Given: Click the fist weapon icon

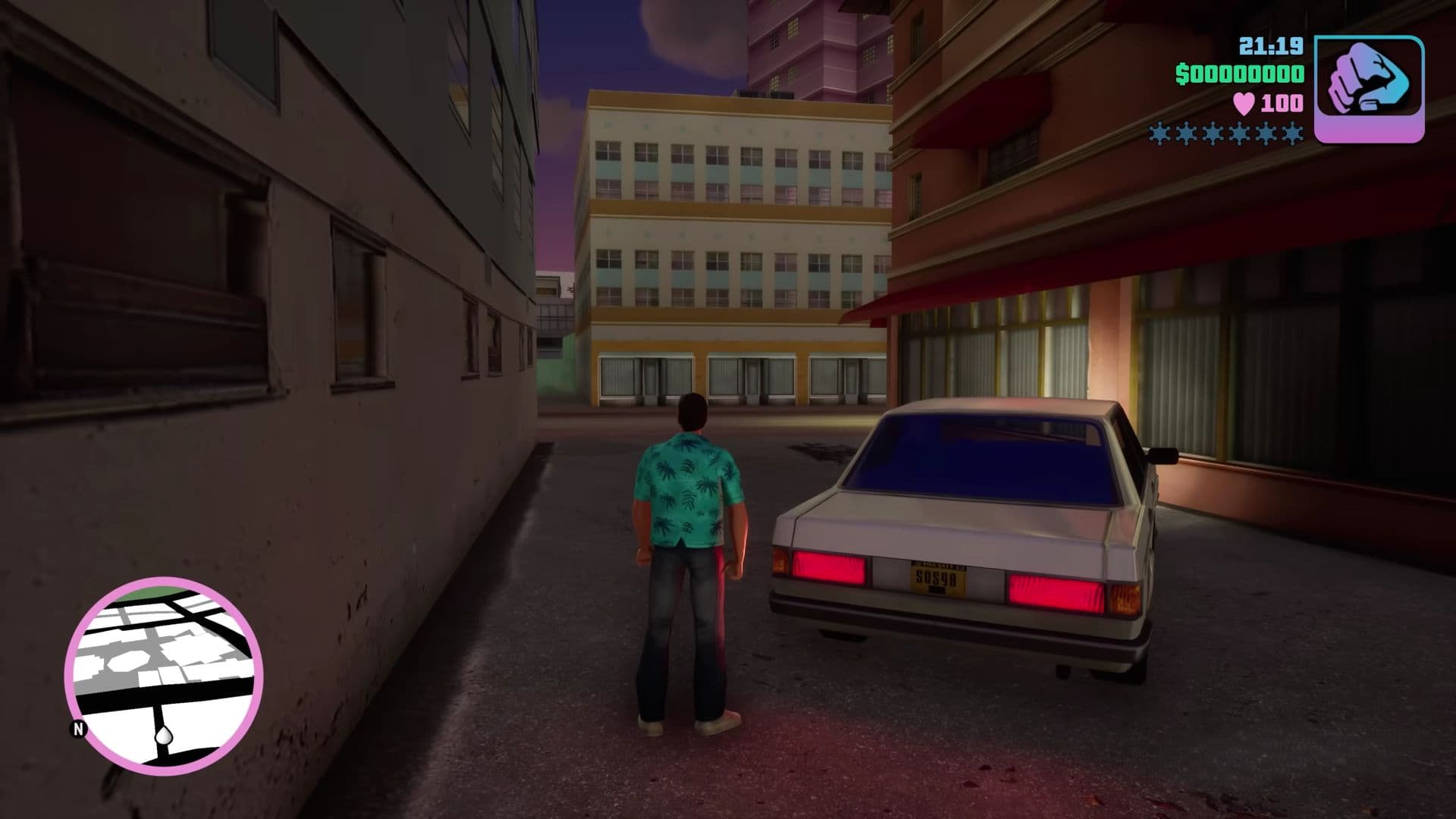Looking at the screenshot, I should pos(1369,89).
